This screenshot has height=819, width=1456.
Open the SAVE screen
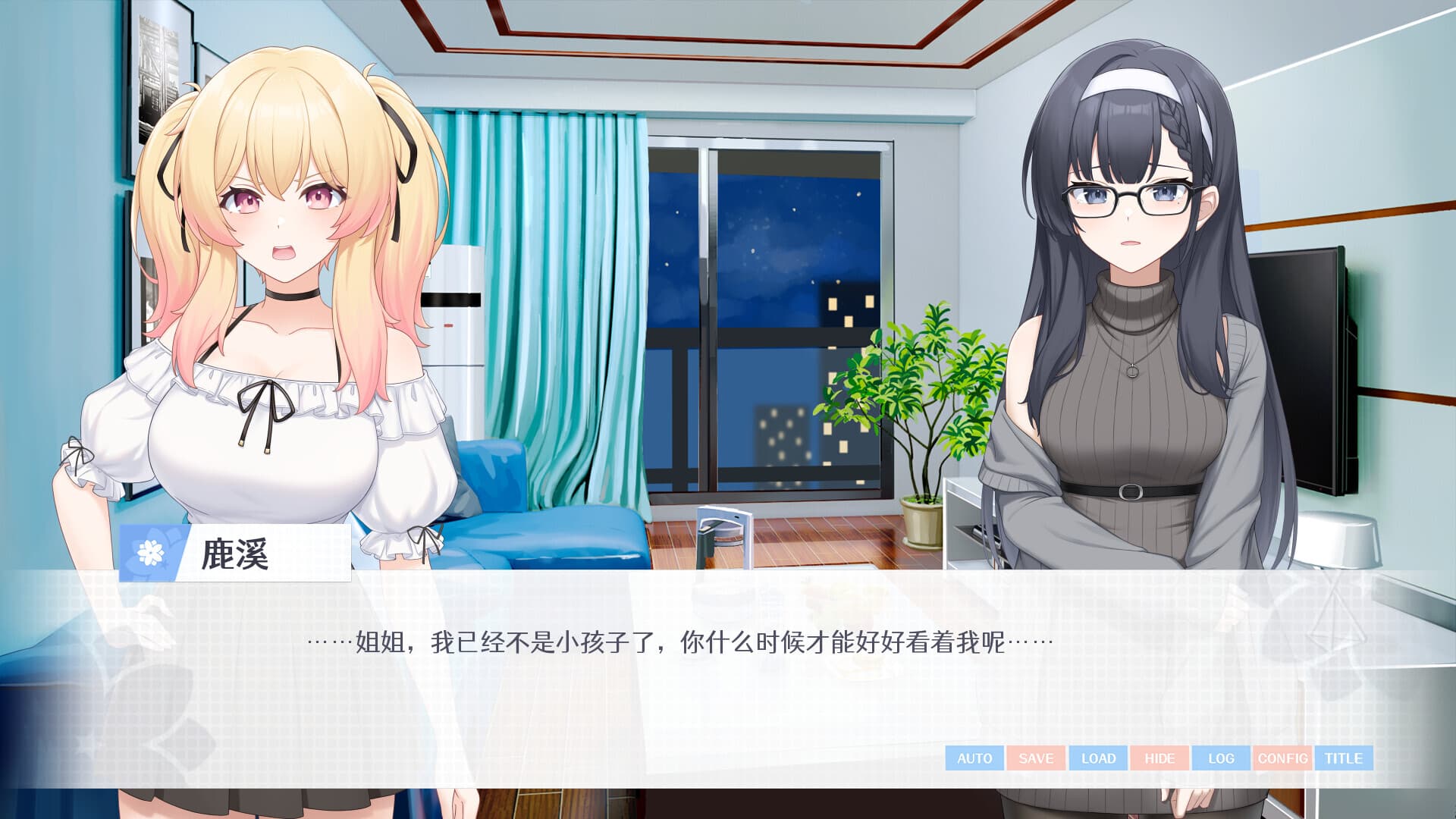pyautogui.click(x=1034, y=758)
